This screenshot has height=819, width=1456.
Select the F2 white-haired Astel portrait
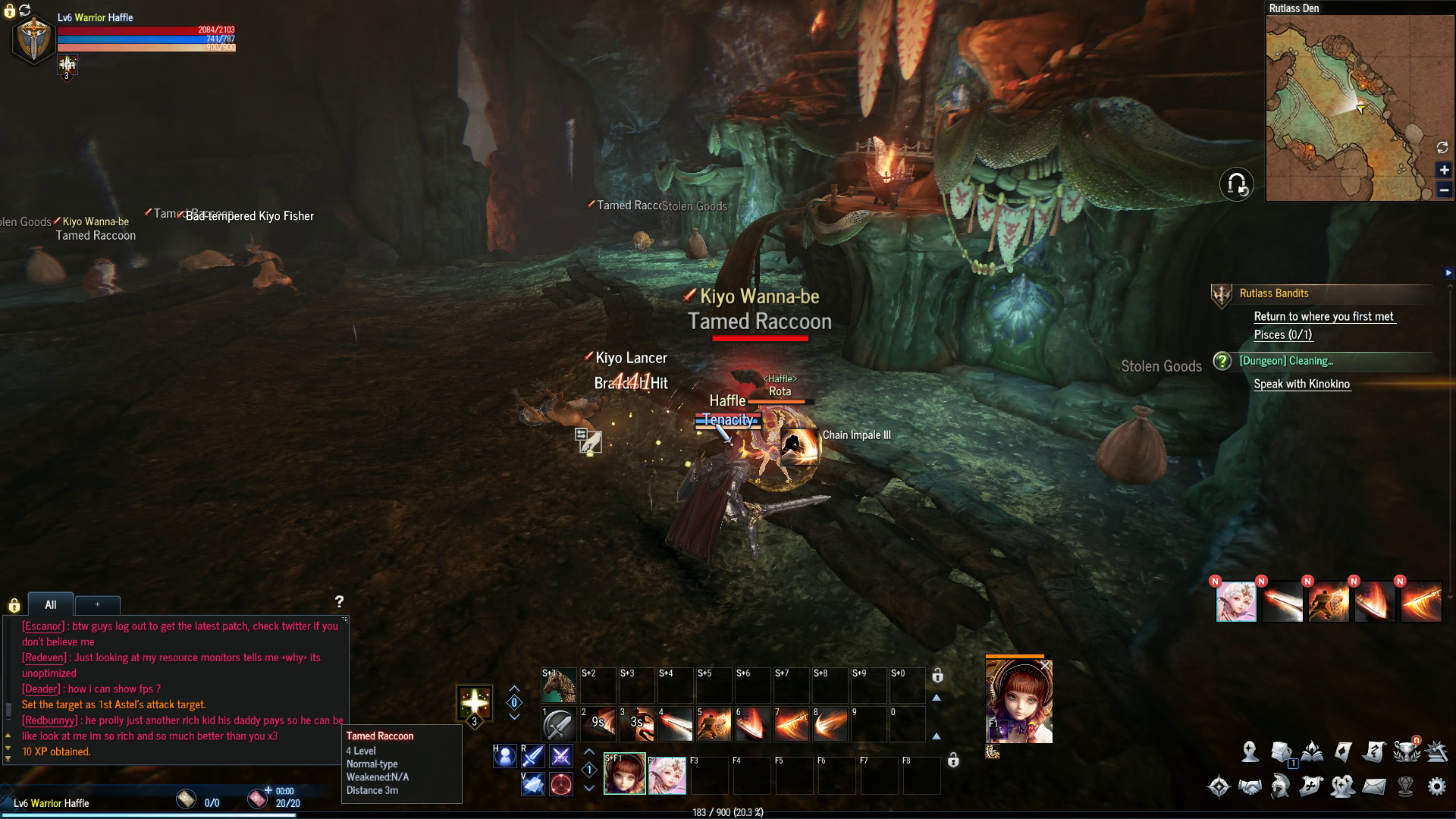667,774
